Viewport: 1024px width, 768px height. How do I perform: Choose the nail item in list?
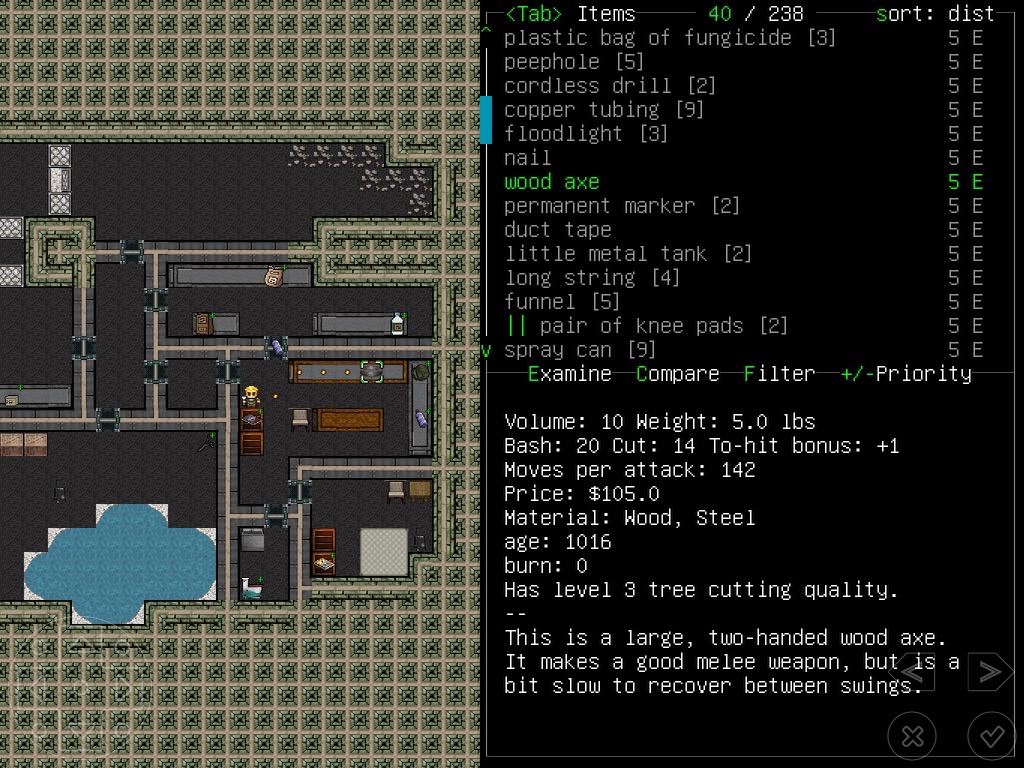pyautogui.click(x=527, y=158)
